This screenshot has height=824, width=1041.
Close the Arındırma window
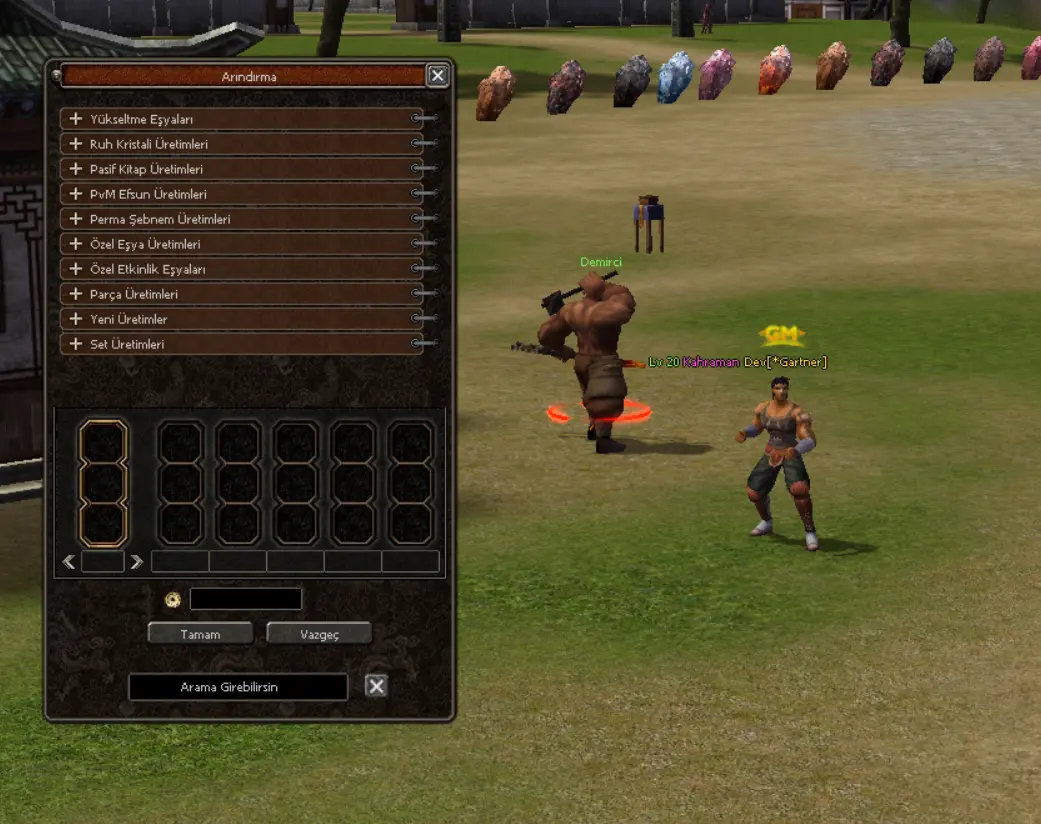click(x=437, y=76)
